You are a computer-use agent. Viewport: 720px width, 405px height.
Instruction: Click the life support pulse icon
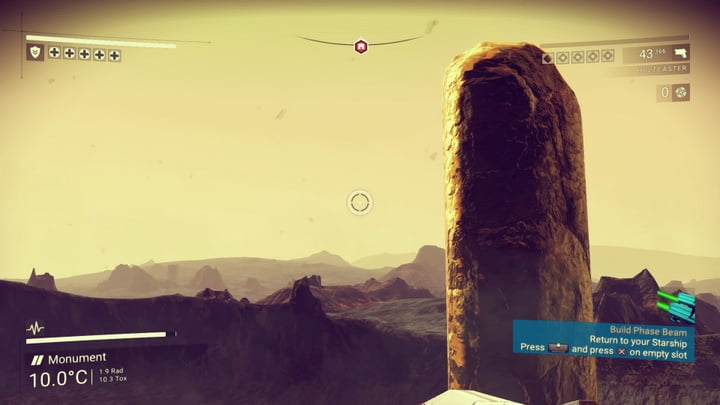tap(35, 328)
